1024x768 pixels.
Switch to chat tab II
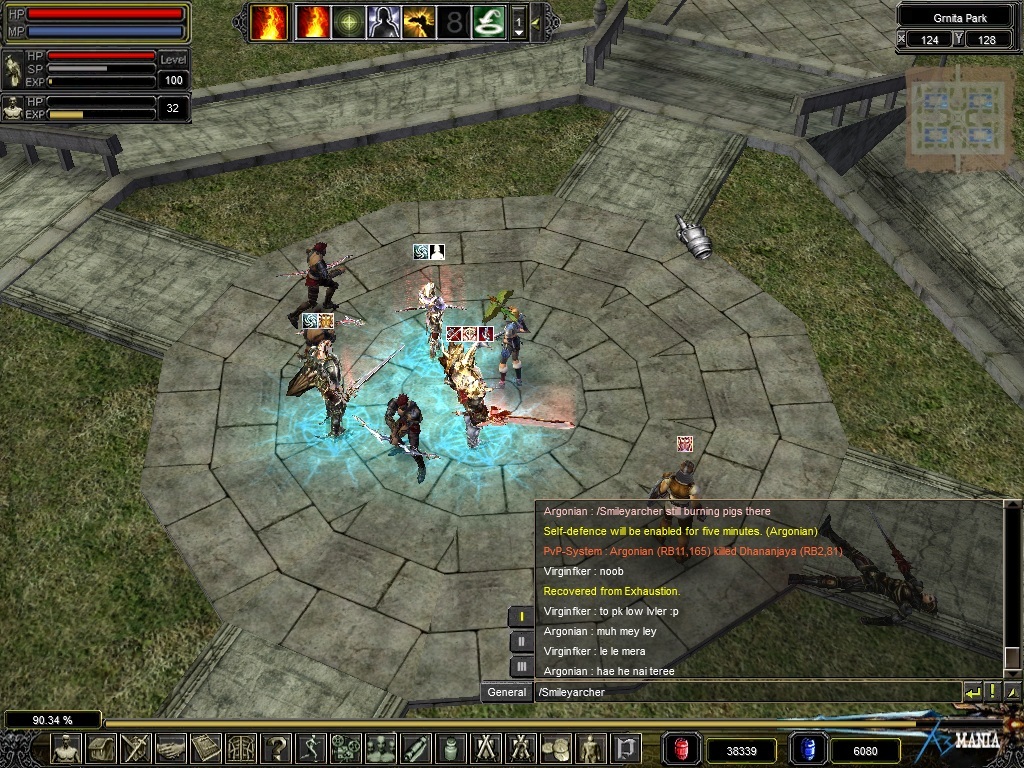click(x=521, y=641)
